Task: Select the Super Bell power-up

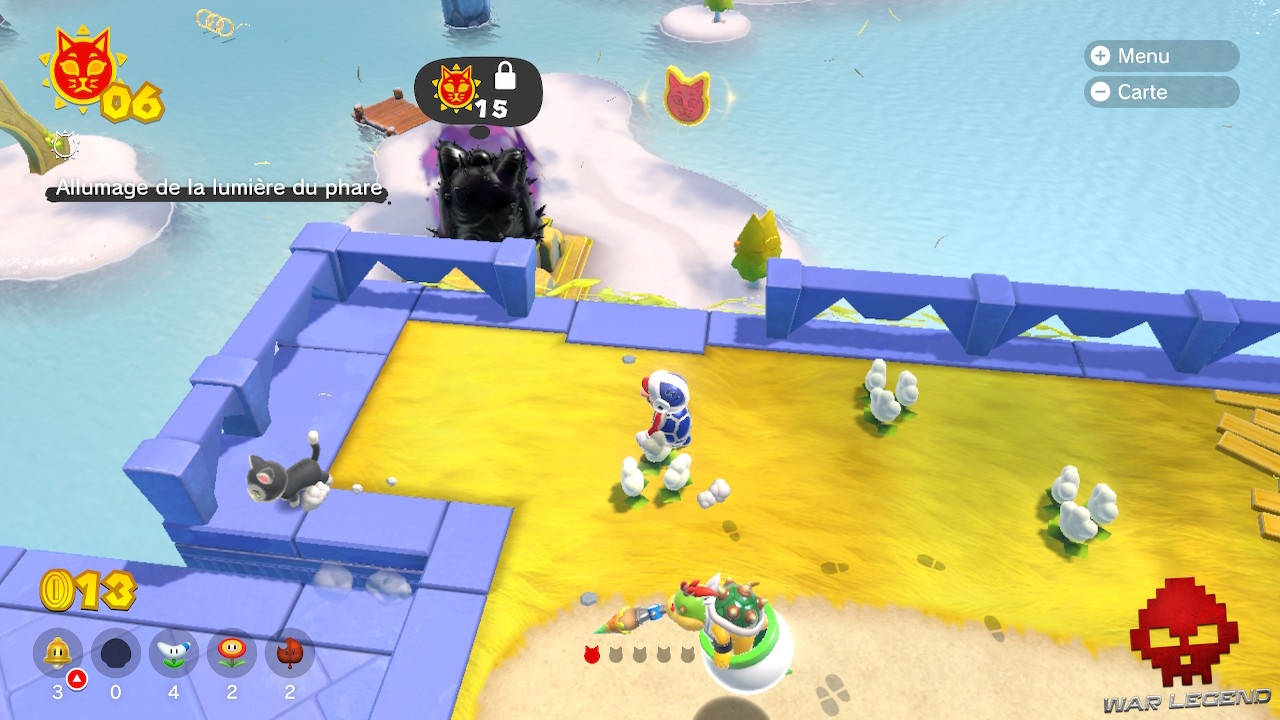Action: click(55, 653)
